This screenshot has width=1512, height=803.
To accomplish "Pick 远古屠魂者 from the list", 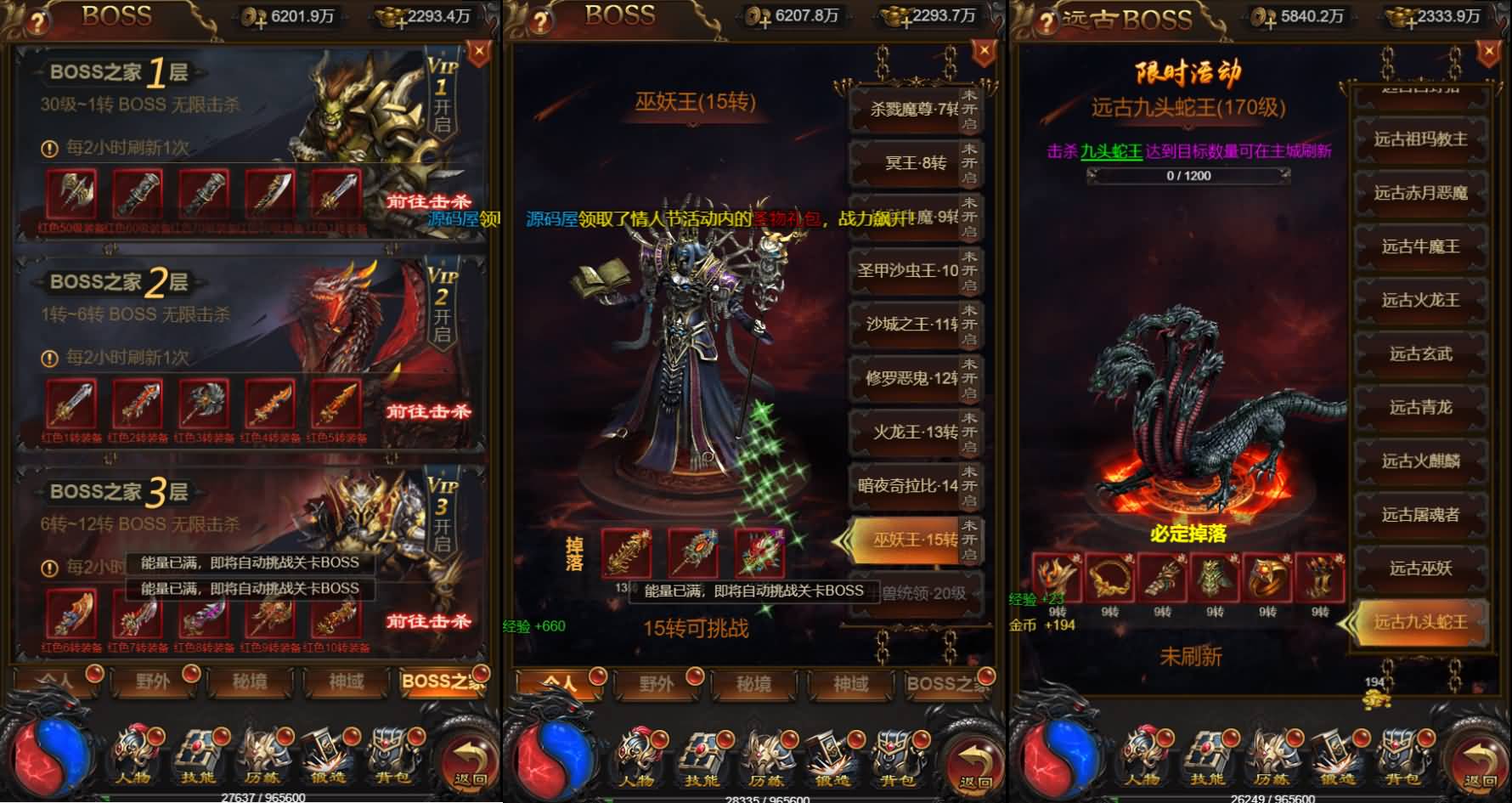I will (1420, 514).
